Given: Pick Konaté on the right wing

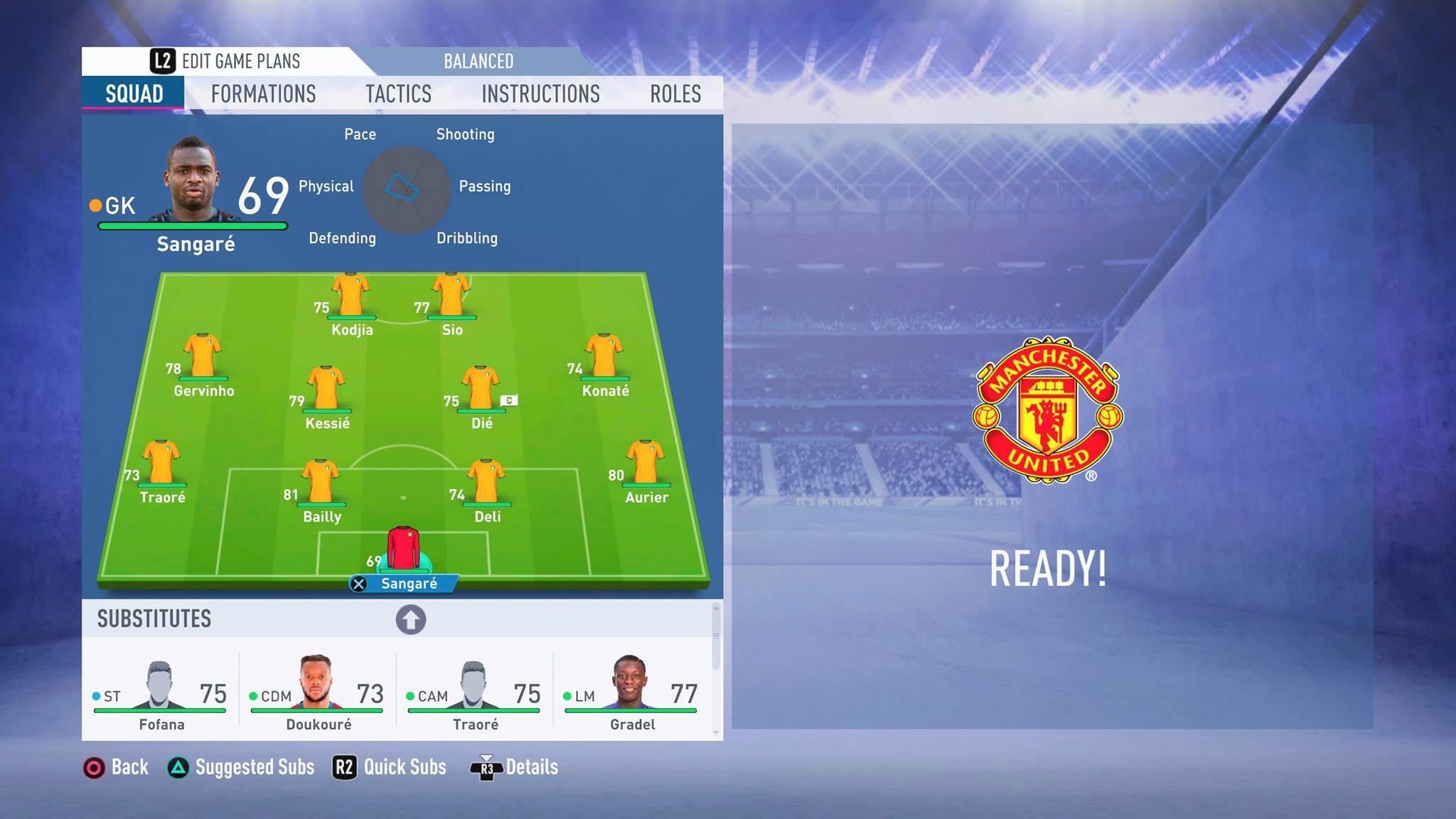Looking at the screenshot, I should pos(604,358).
